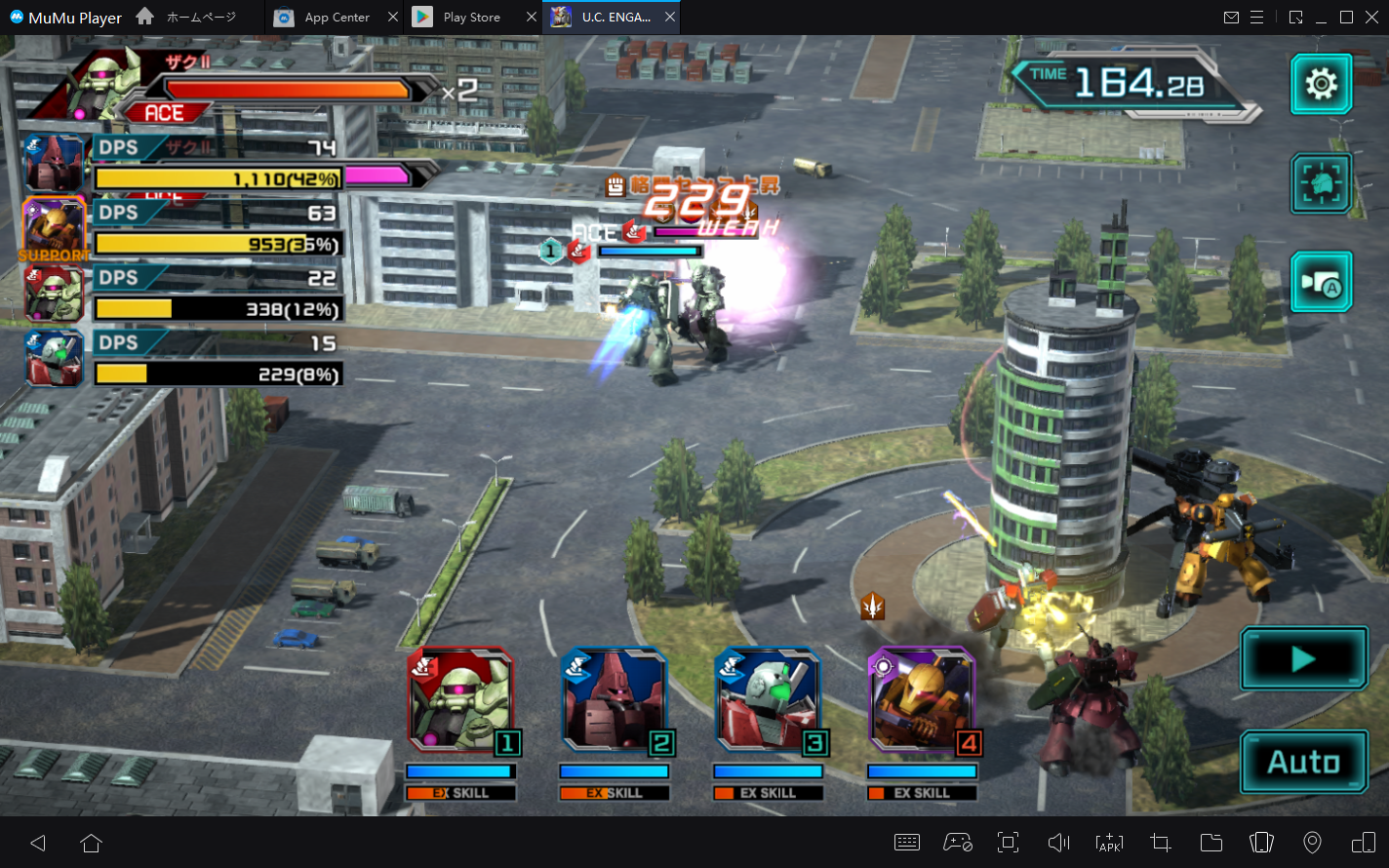Select unit card 2 red mobile suit

(x=615, y=702)
